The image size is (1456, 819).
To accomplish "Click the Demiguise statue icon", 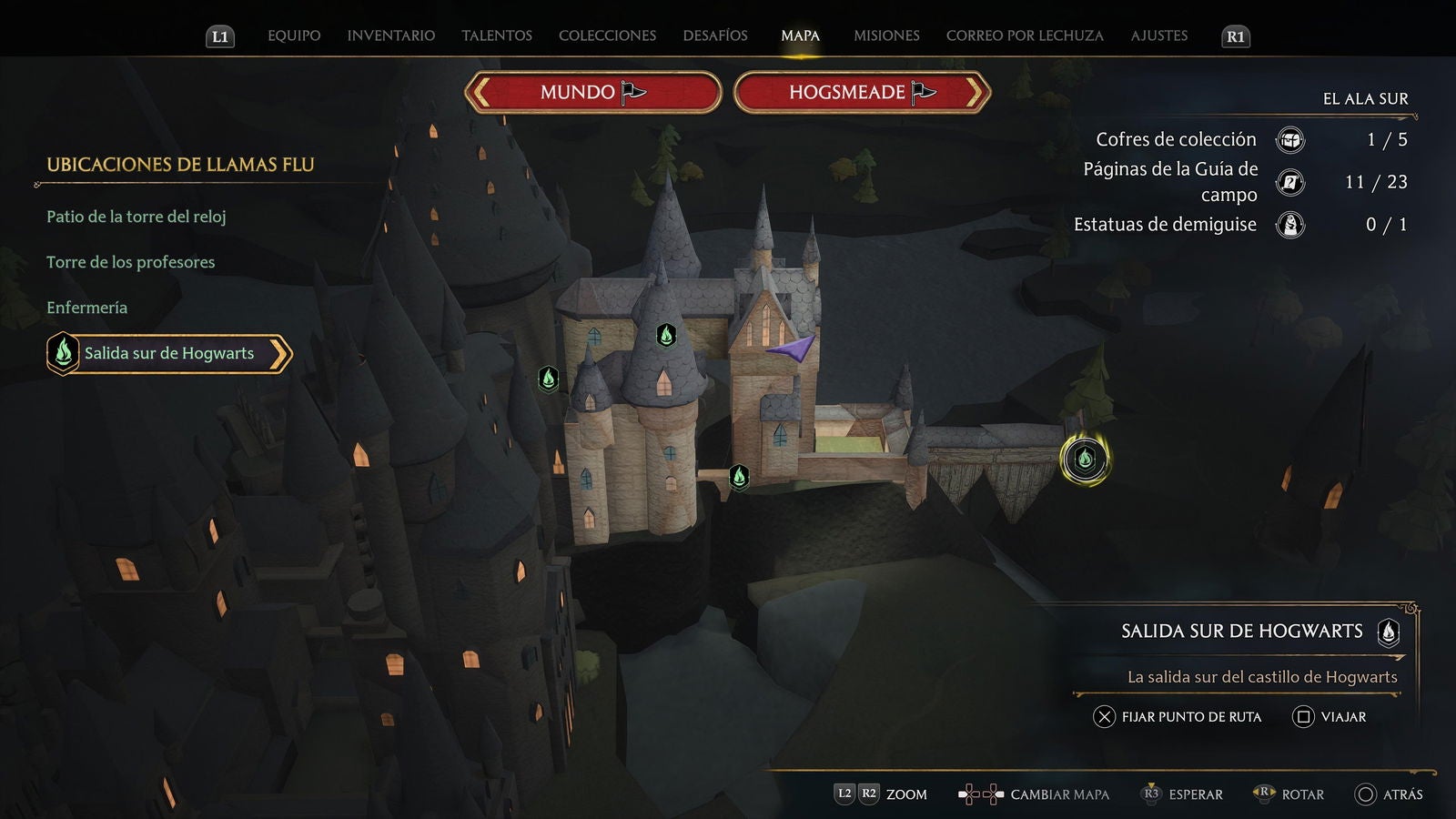I will click(1291, 224).
